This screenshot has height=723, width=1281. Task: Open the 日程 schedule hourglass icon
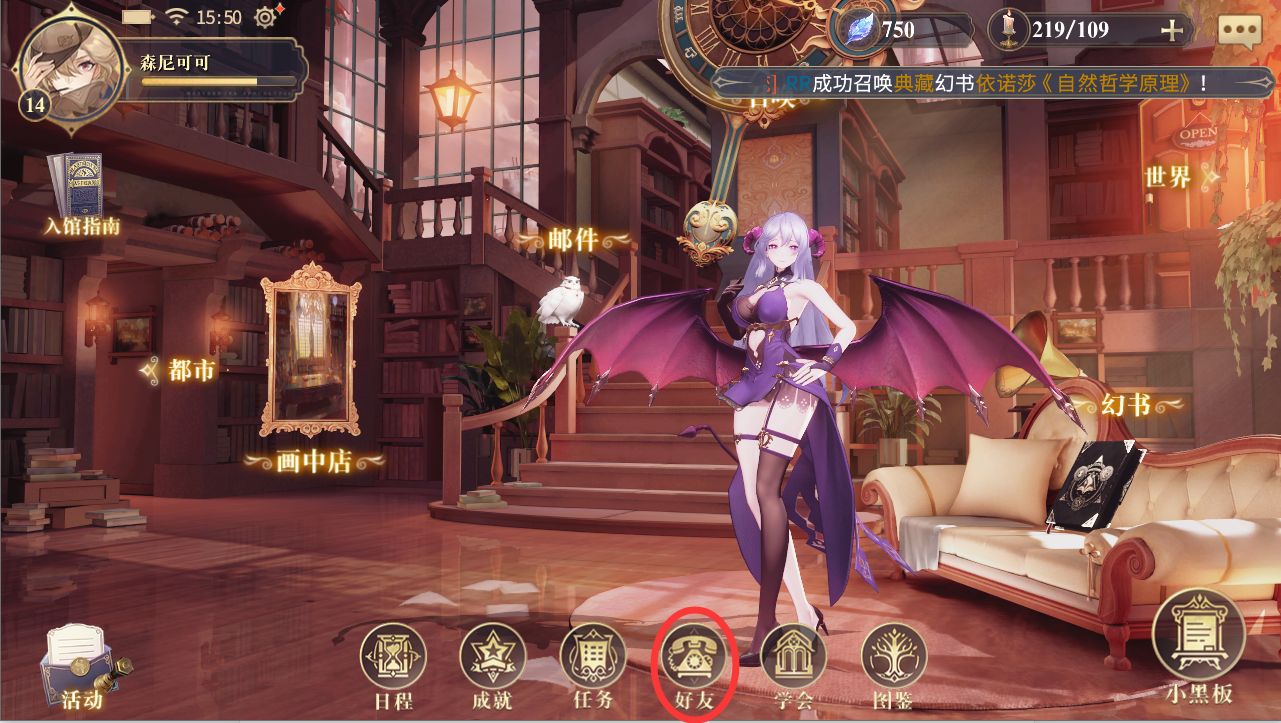click(x=393, y=655)
